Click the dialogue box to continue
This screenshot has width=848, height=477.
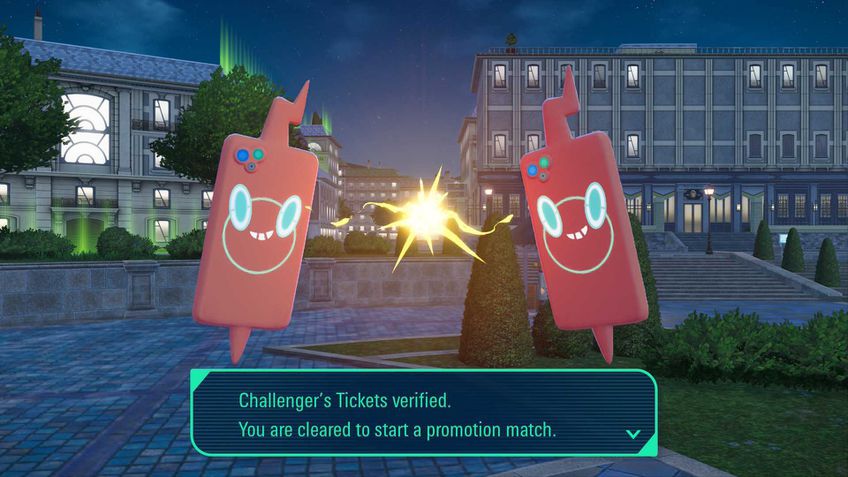click(423, 414)
